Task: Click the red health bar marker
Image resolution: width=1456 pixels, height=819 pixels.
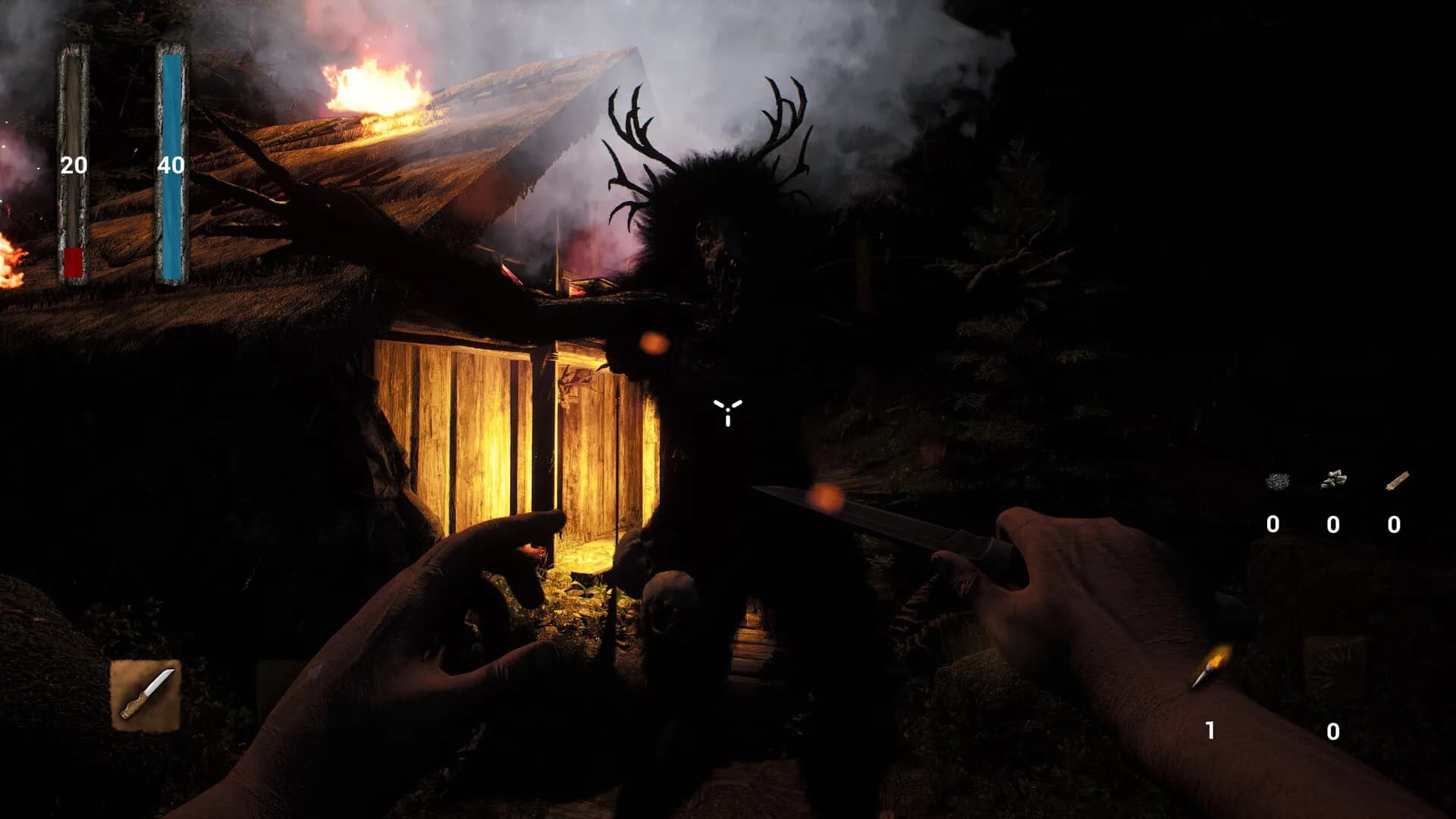Action: coord(74,262)
